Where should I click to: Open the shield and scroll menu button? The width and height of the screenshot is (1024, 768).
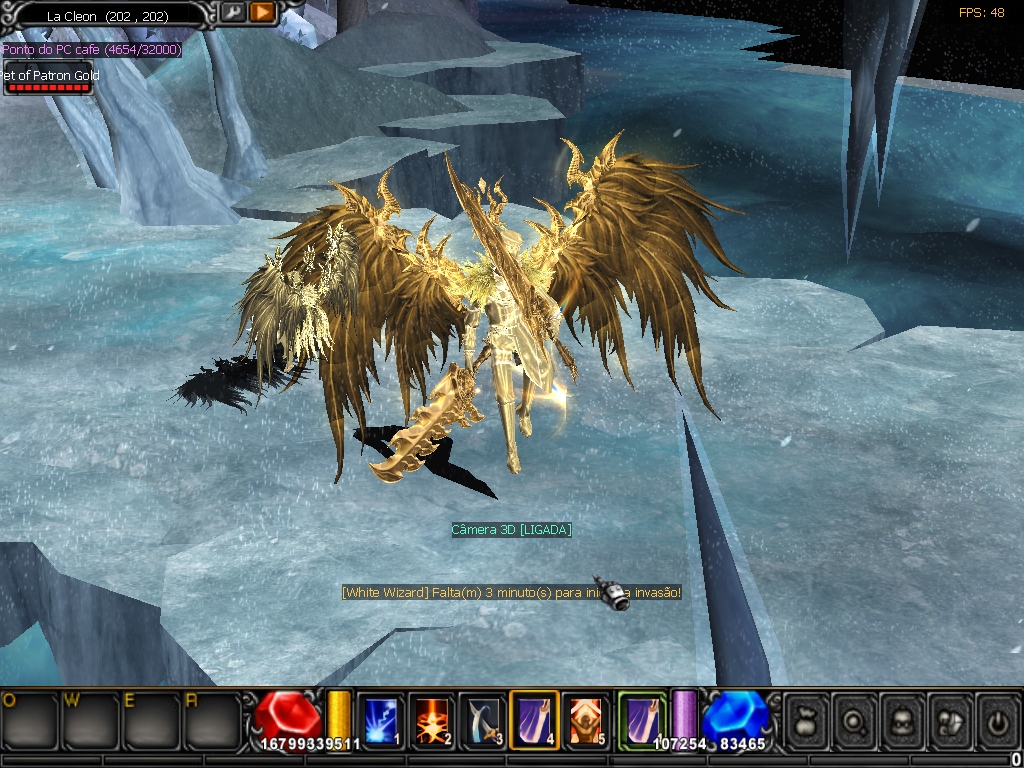950,721
